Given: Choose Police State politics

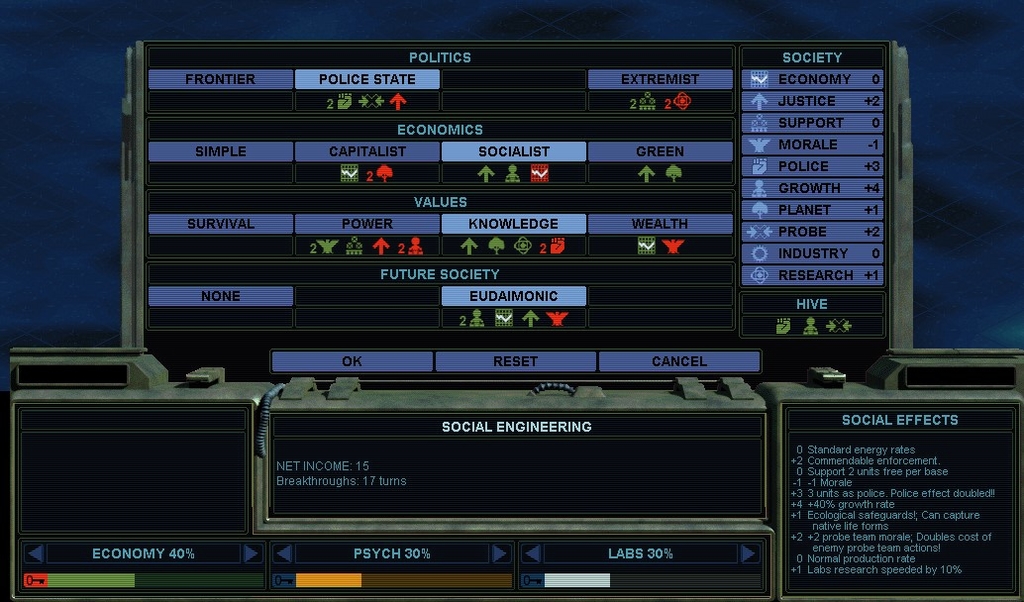Looking at the screenshot, I should 367,79.
